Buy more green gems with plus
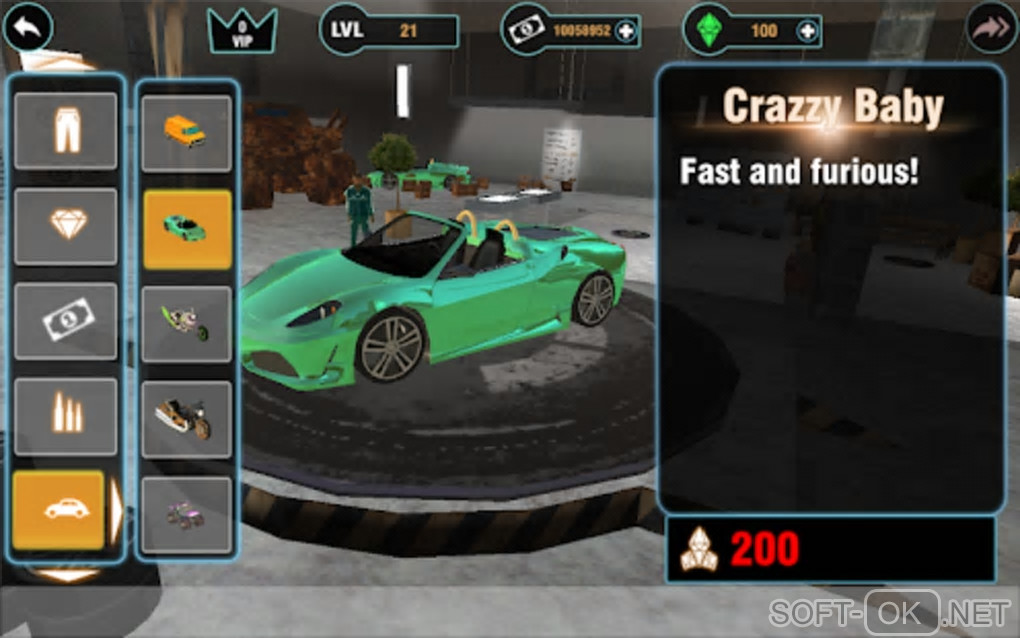Viewport: 1020px width, 638px height. point(806,31)
